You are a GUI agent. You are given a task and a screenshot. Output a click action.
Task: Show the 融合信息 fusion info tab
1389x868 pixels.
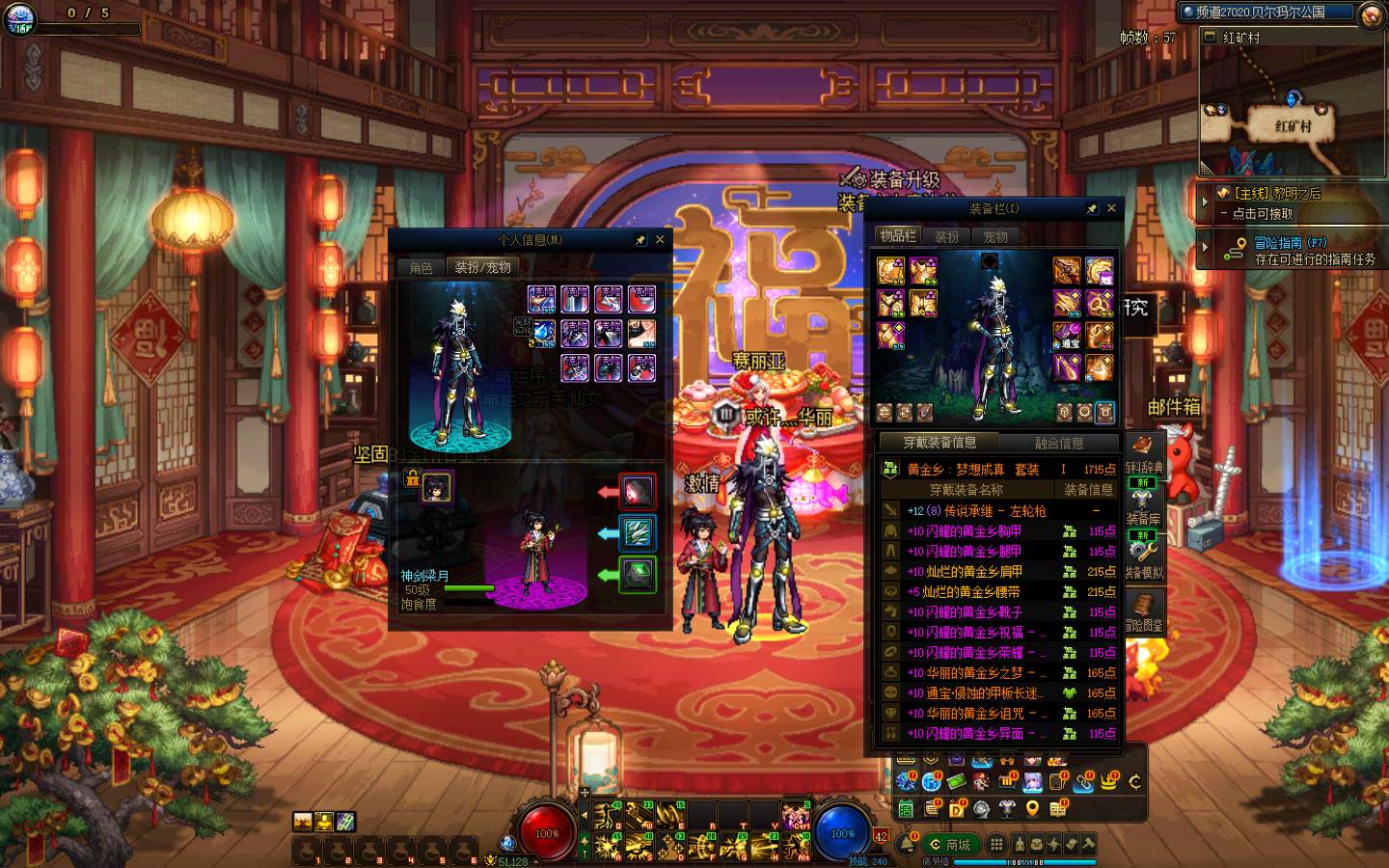(1059, 443)
